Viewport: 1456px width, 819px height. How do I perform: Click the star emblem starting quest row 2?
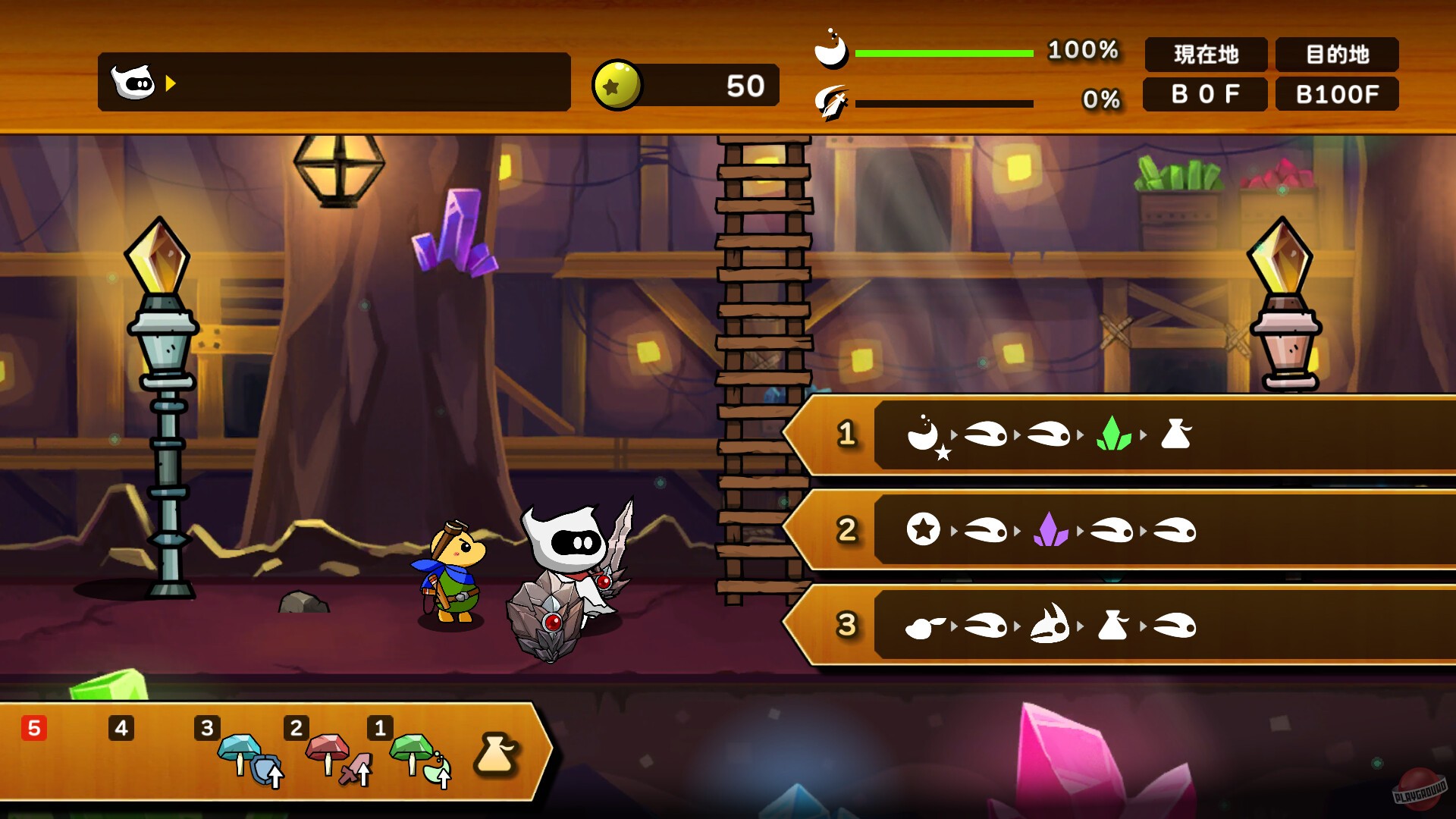(924, 530)
